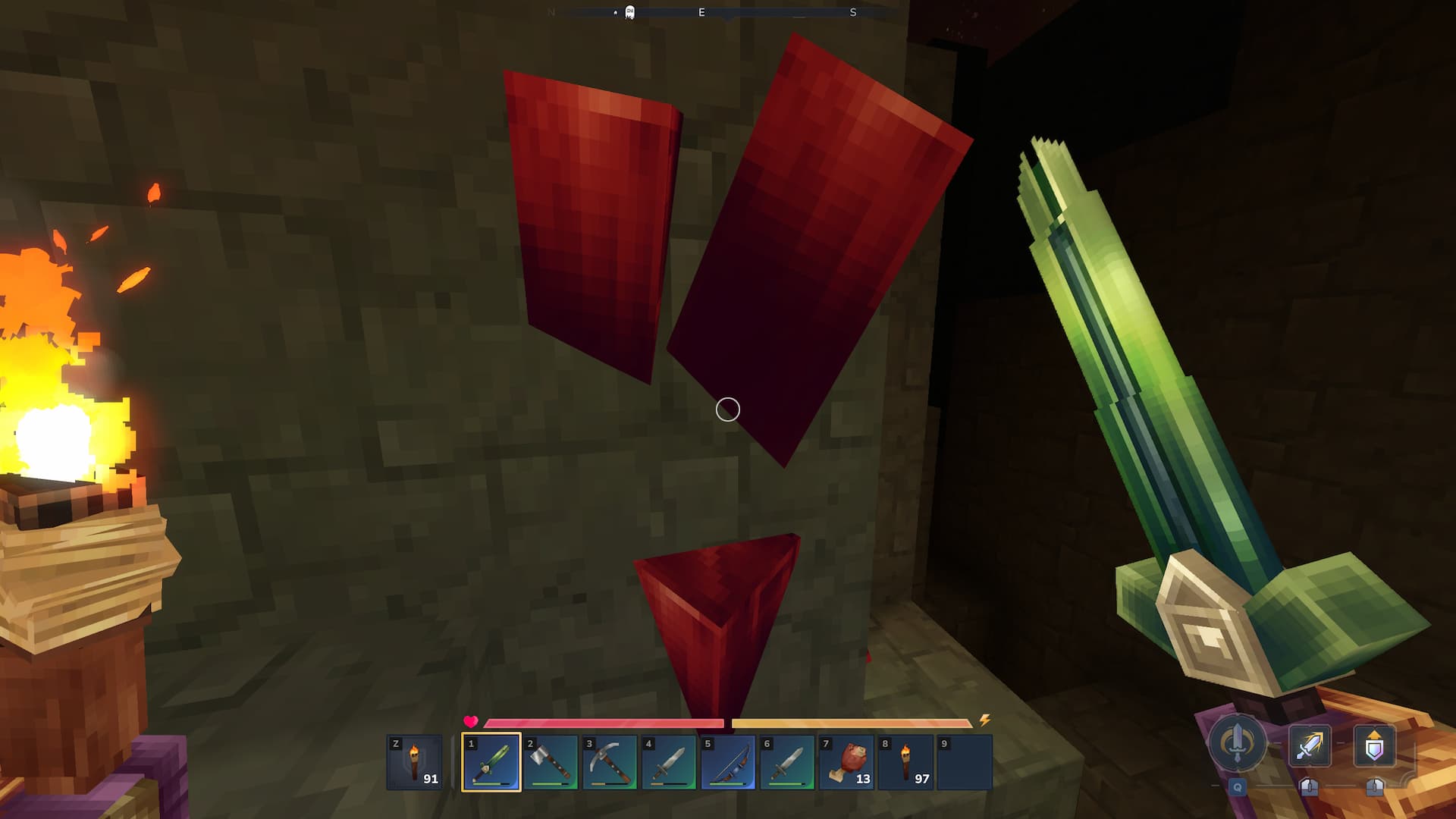The width and height of the screenshot is (1456, 819).
Task: Choose the torch stack of 97
Action: (x=905, y=762)
